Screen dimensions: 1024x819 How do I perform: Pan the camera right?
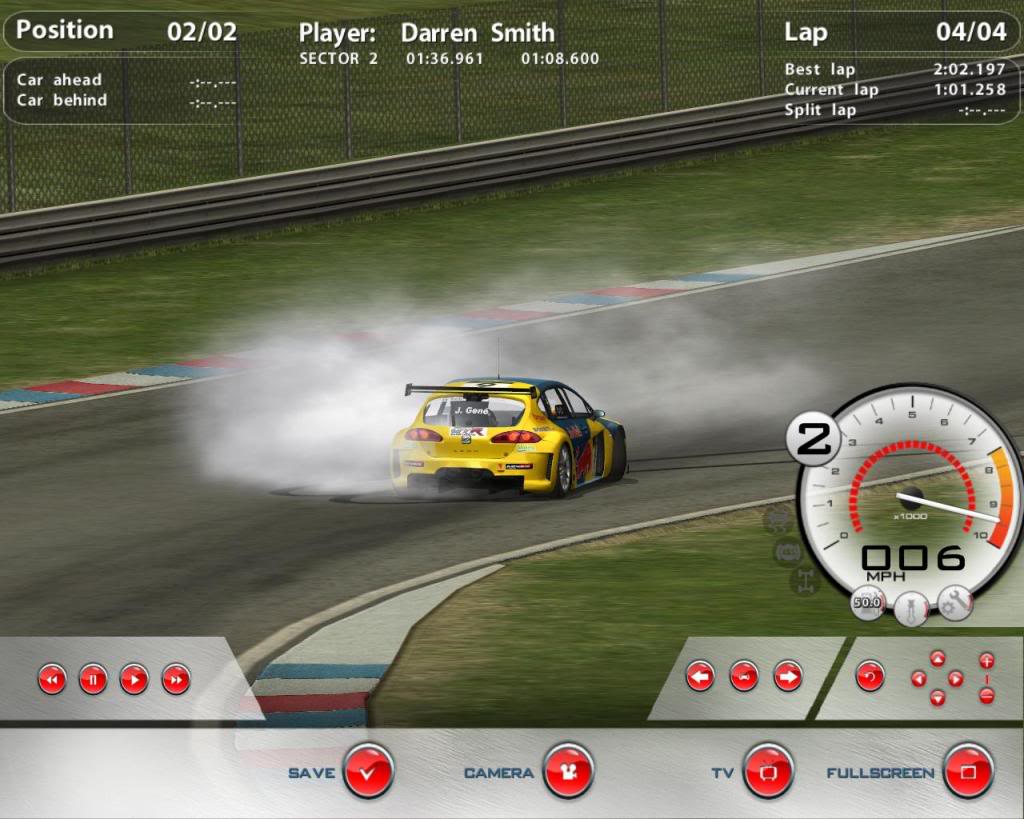[x=956, y=679]
